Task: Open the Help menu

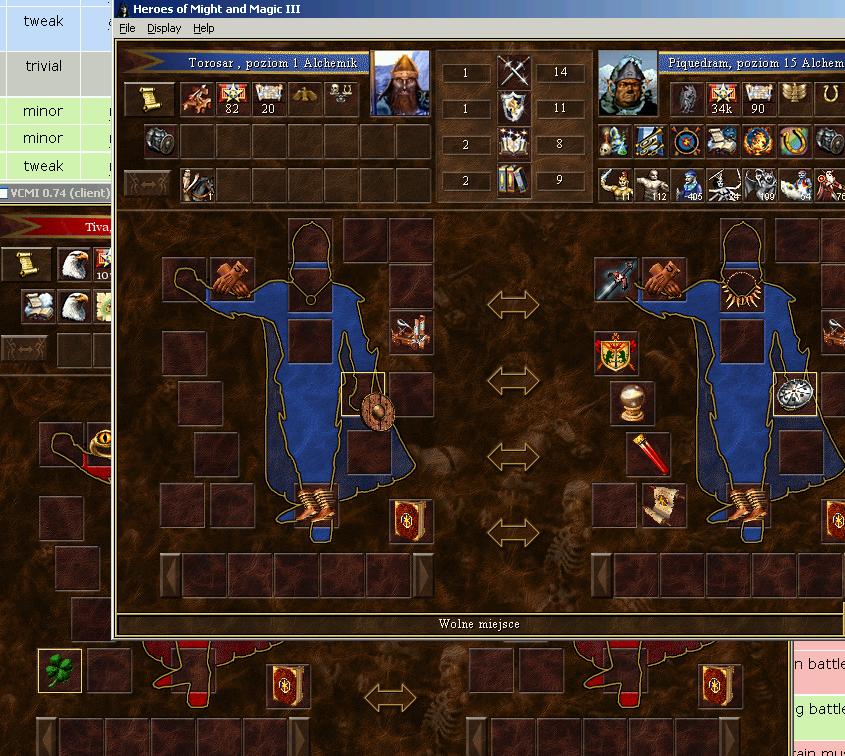Action: (204, 29)
